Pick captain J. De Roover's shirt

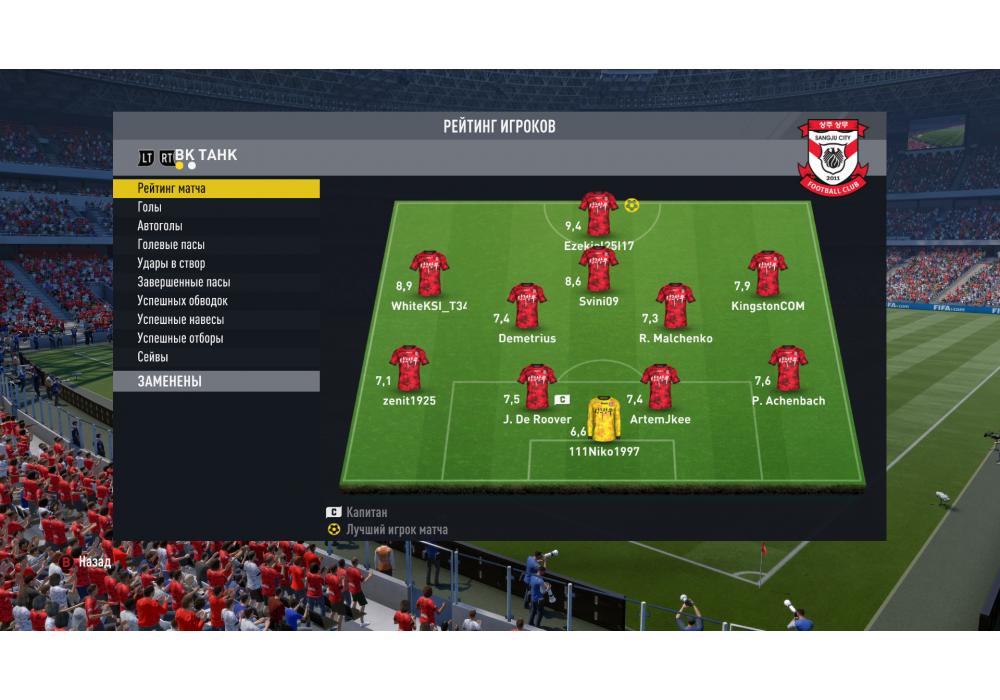point(537,387)
